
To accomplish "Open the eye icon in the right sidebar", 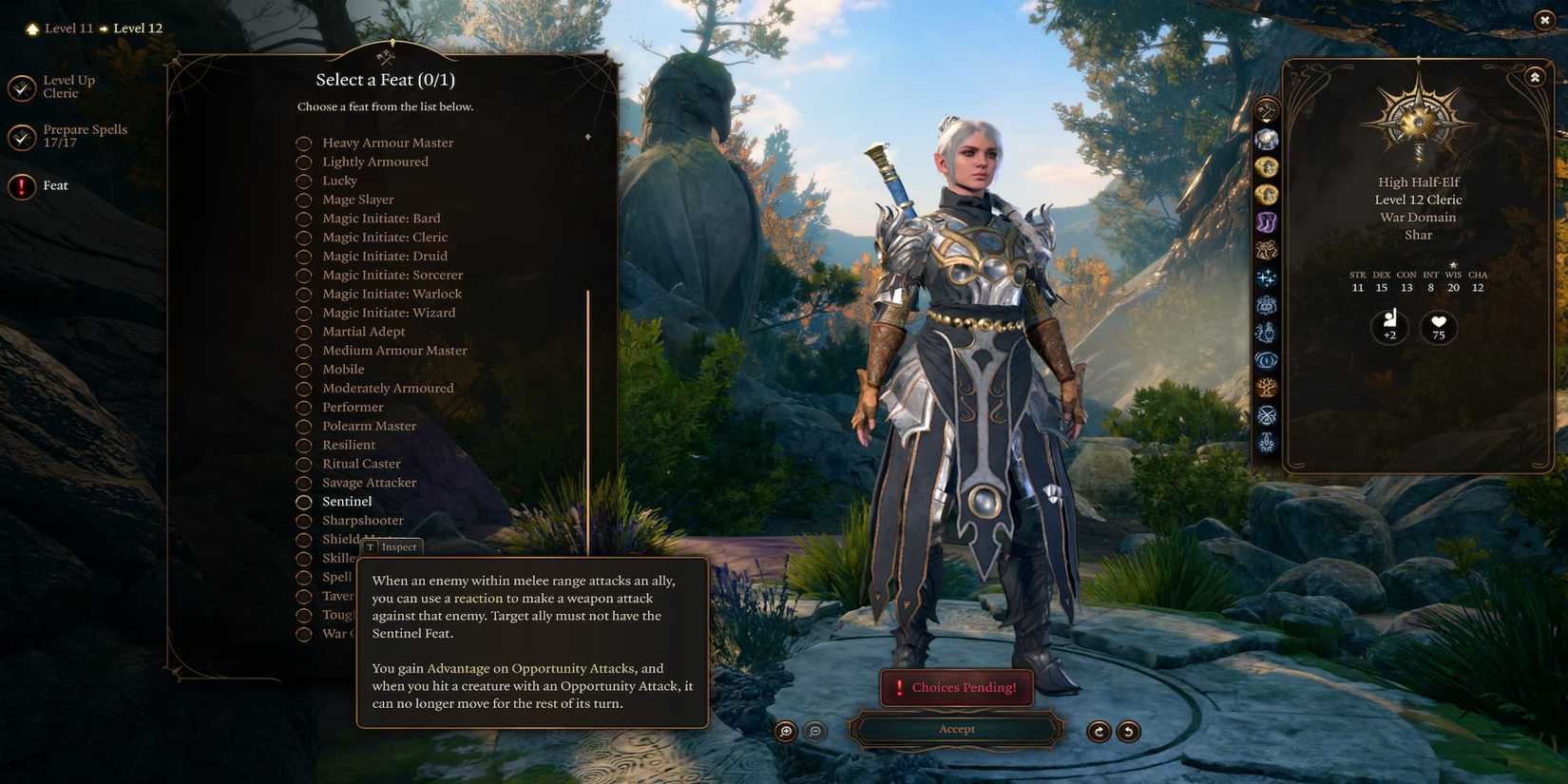I will pyautogui.click(x=1267, y=360).
